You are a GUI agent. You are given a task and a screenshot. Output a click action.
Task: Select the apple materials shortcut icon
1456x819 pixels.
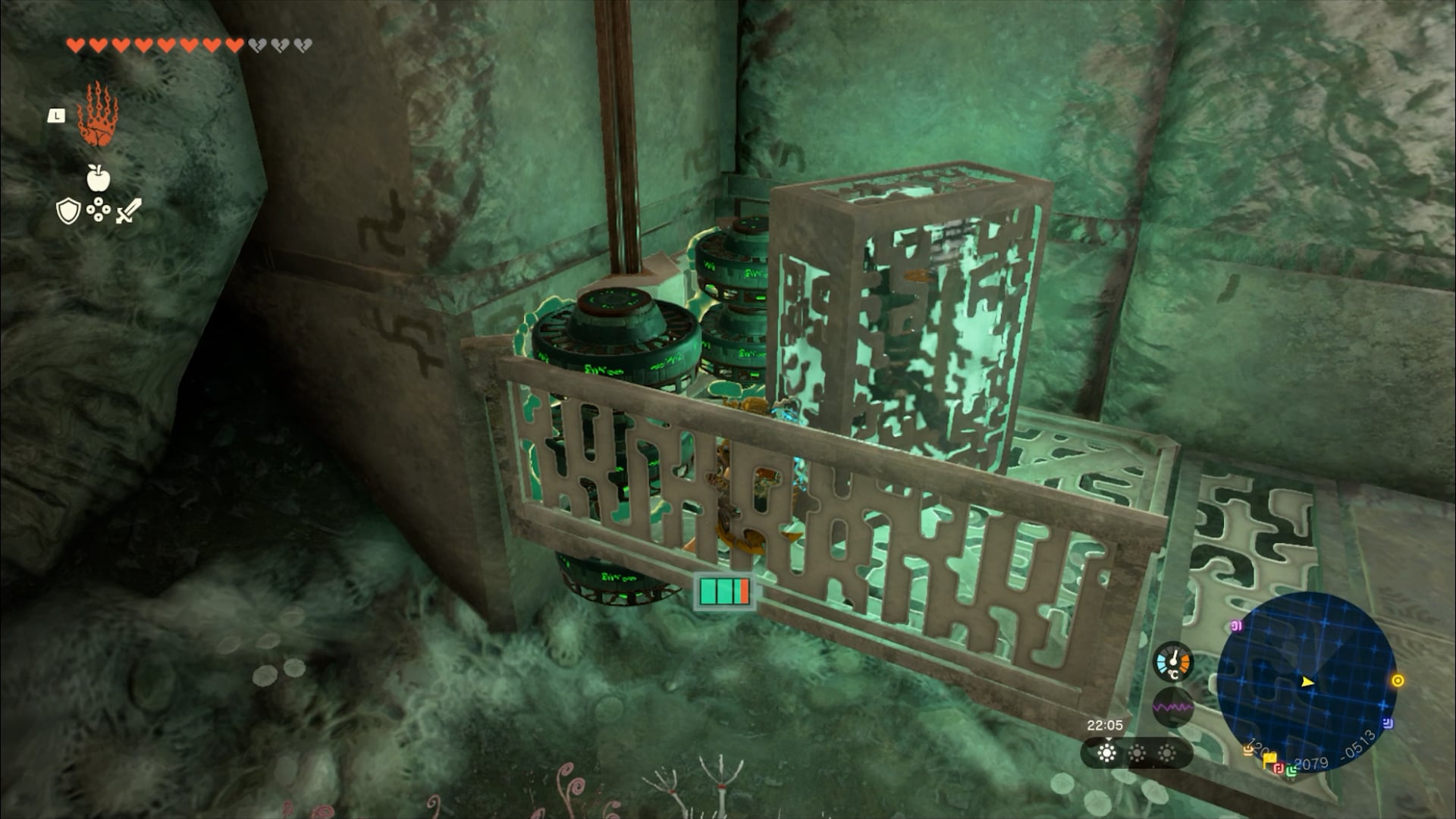pyautogui.click(x=99, y=178)
